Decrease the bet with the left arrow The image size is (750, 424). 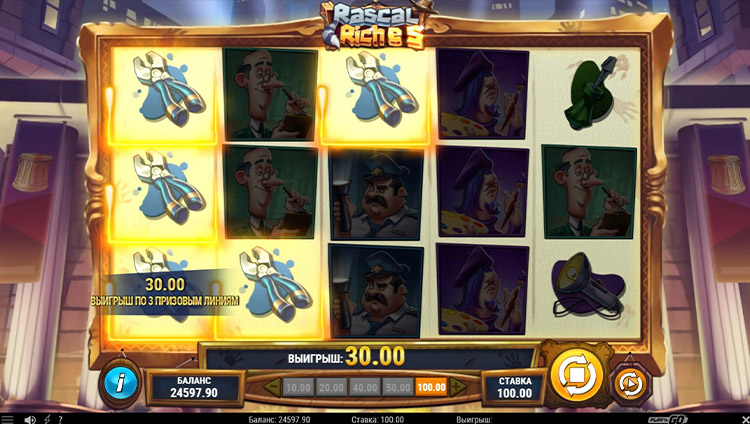pyautogui.click(x=269, y=386)
